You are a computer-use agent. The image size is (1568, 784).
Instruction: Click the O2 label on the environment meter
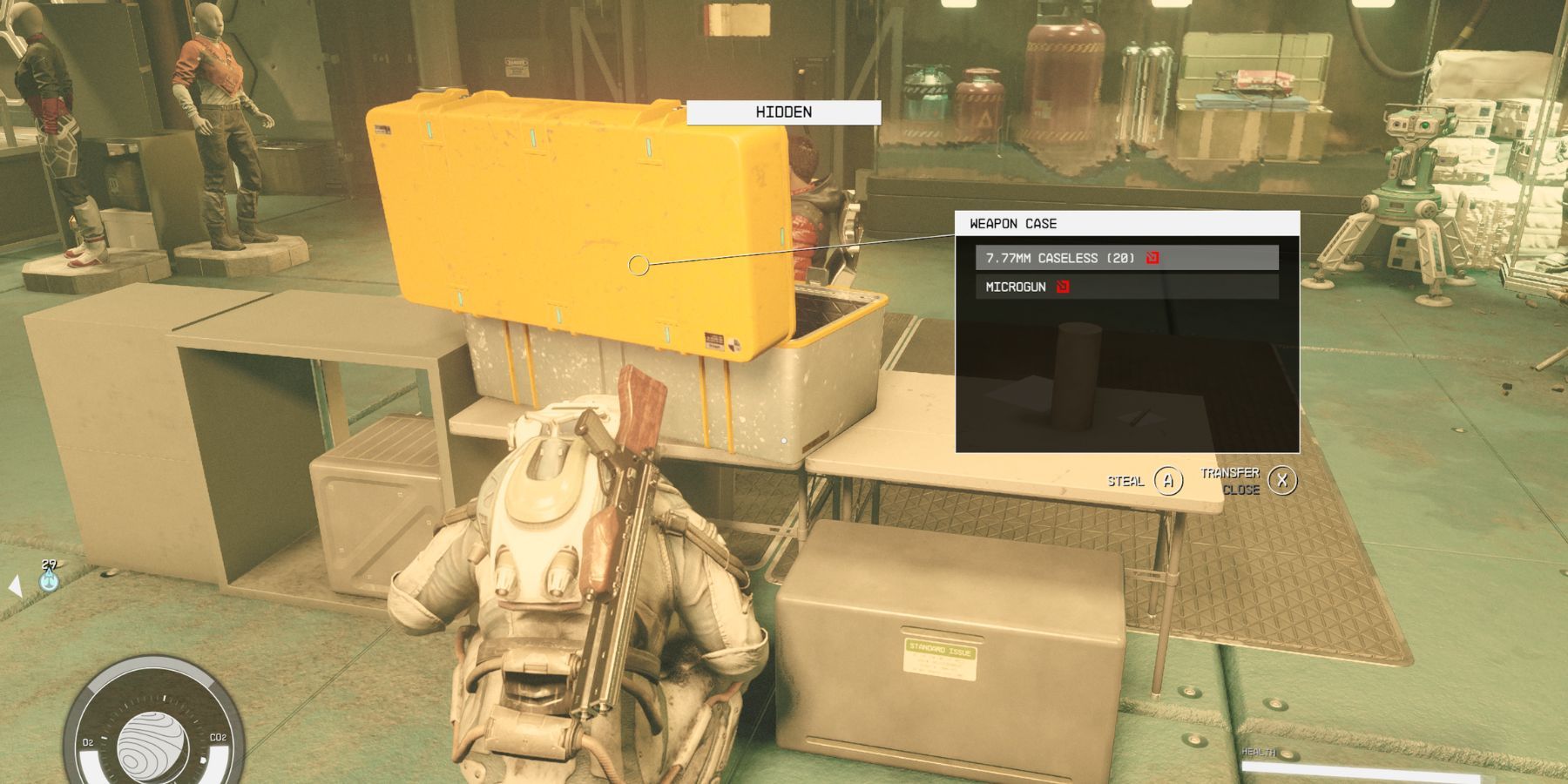click(88, 741)
